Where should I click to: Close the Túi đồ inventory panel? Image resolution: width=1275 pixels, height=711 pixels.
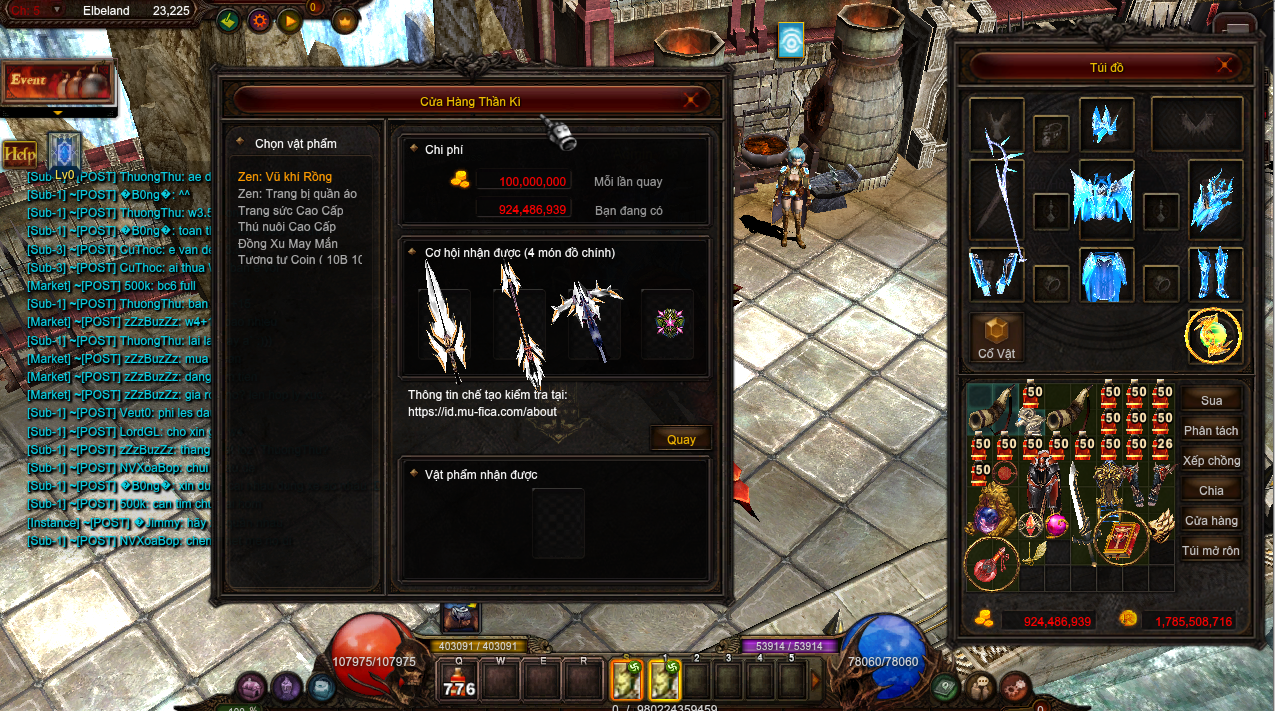pyautogui.click(x=1225, y=67)
